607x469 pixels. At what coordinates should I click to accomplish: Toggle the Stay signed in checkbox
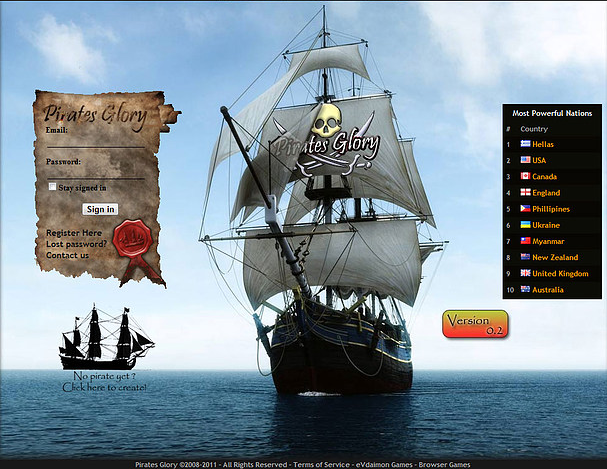(53, 187)
